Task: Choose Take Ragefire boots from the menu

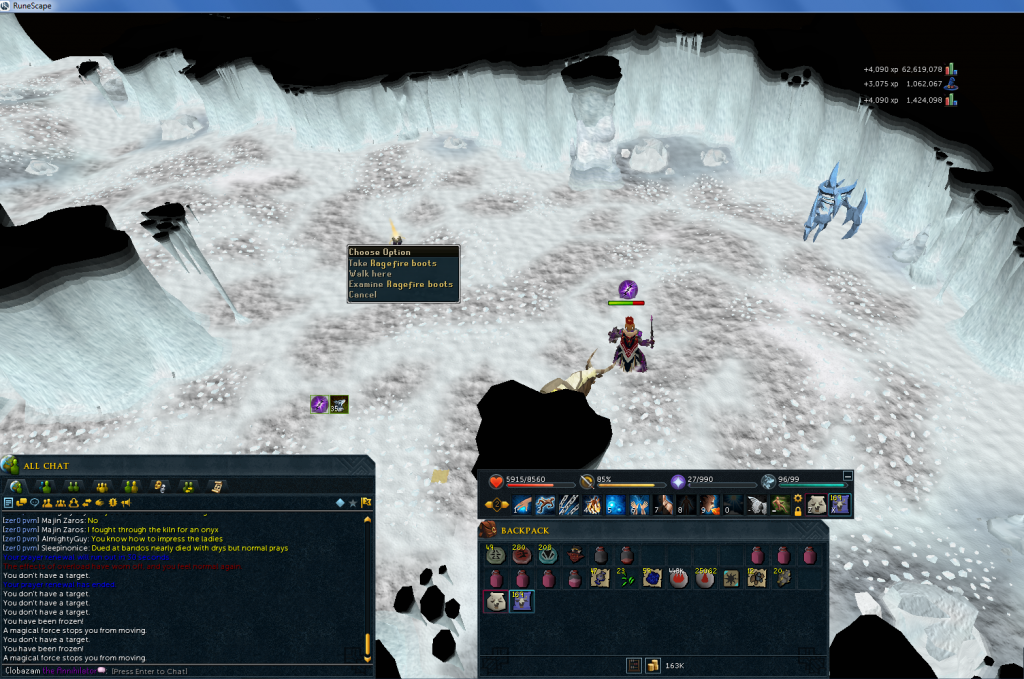Action: [393, 263]
